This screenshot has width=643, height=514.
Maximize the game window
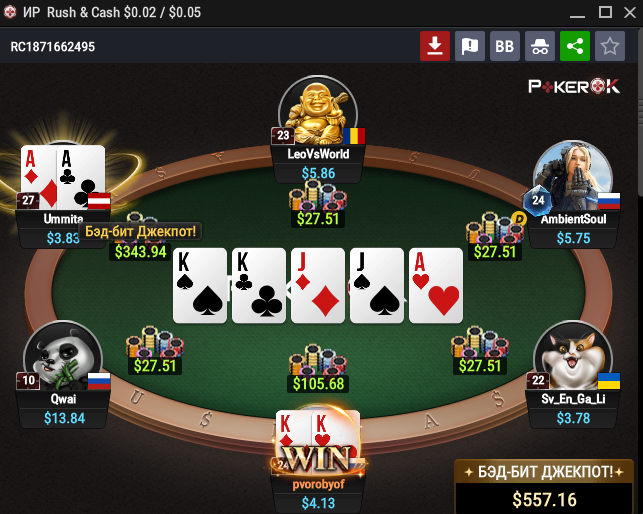tap(604, 12)
